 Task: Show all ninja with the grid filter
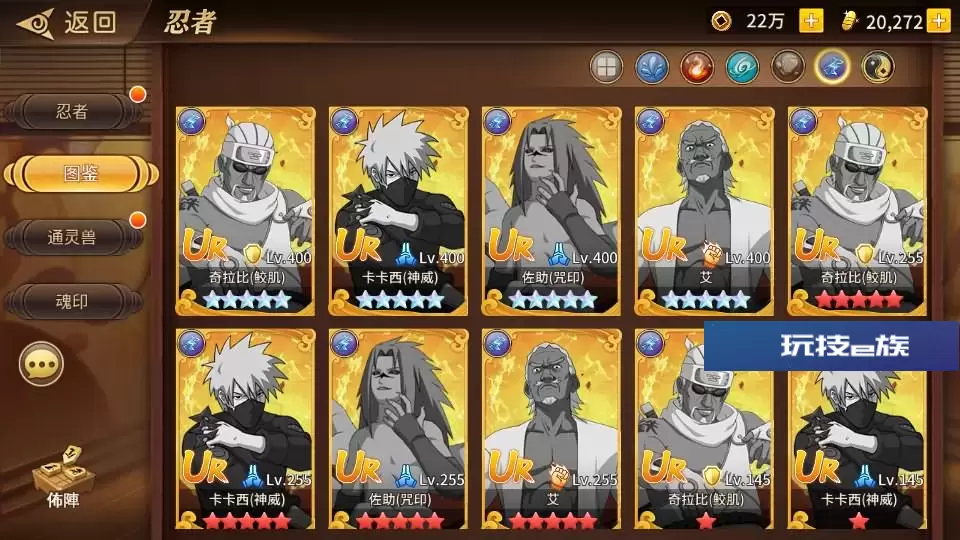pos(606,68)
